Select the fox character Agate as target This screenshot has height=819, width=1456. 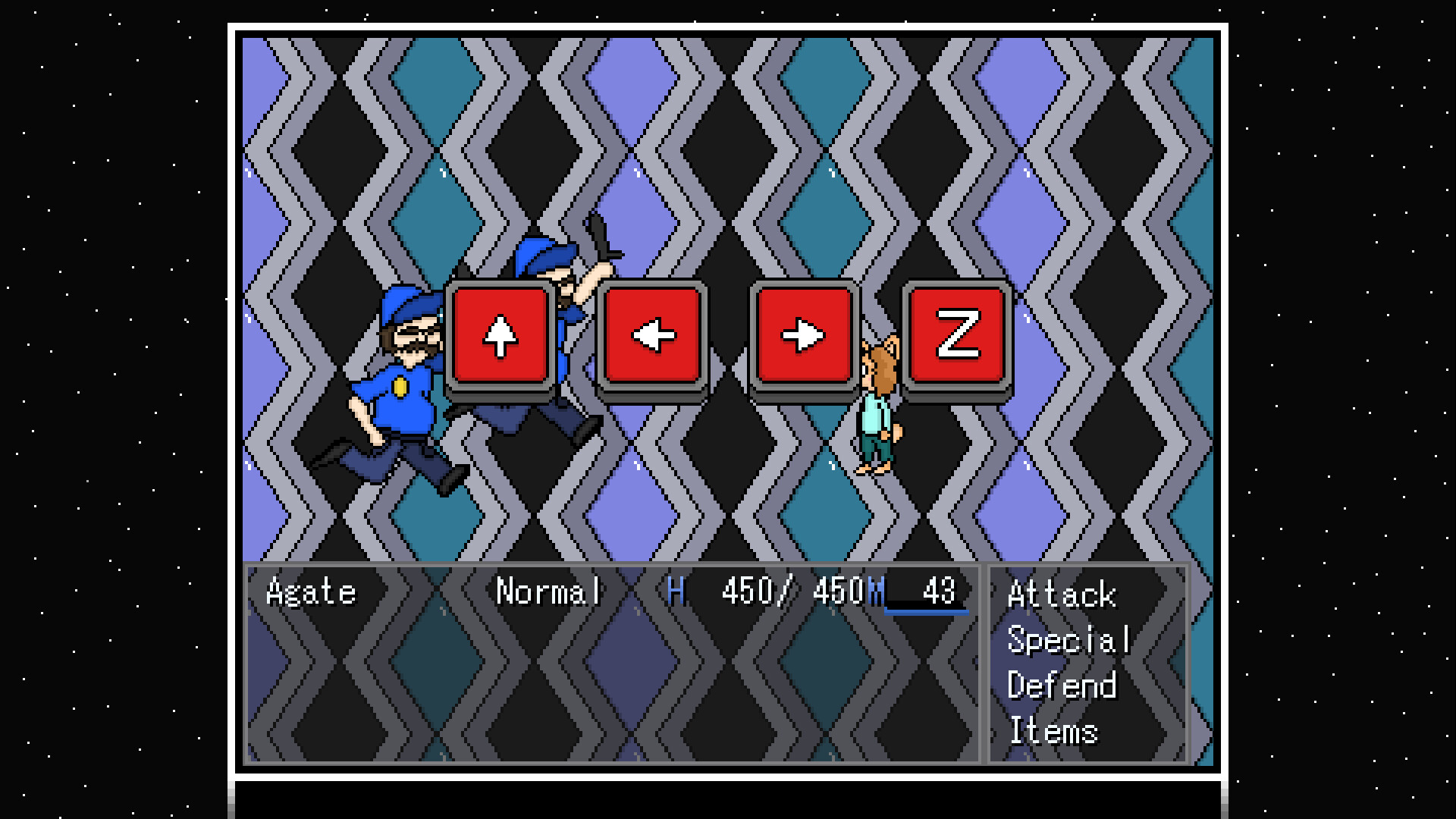tap(877, 409)
